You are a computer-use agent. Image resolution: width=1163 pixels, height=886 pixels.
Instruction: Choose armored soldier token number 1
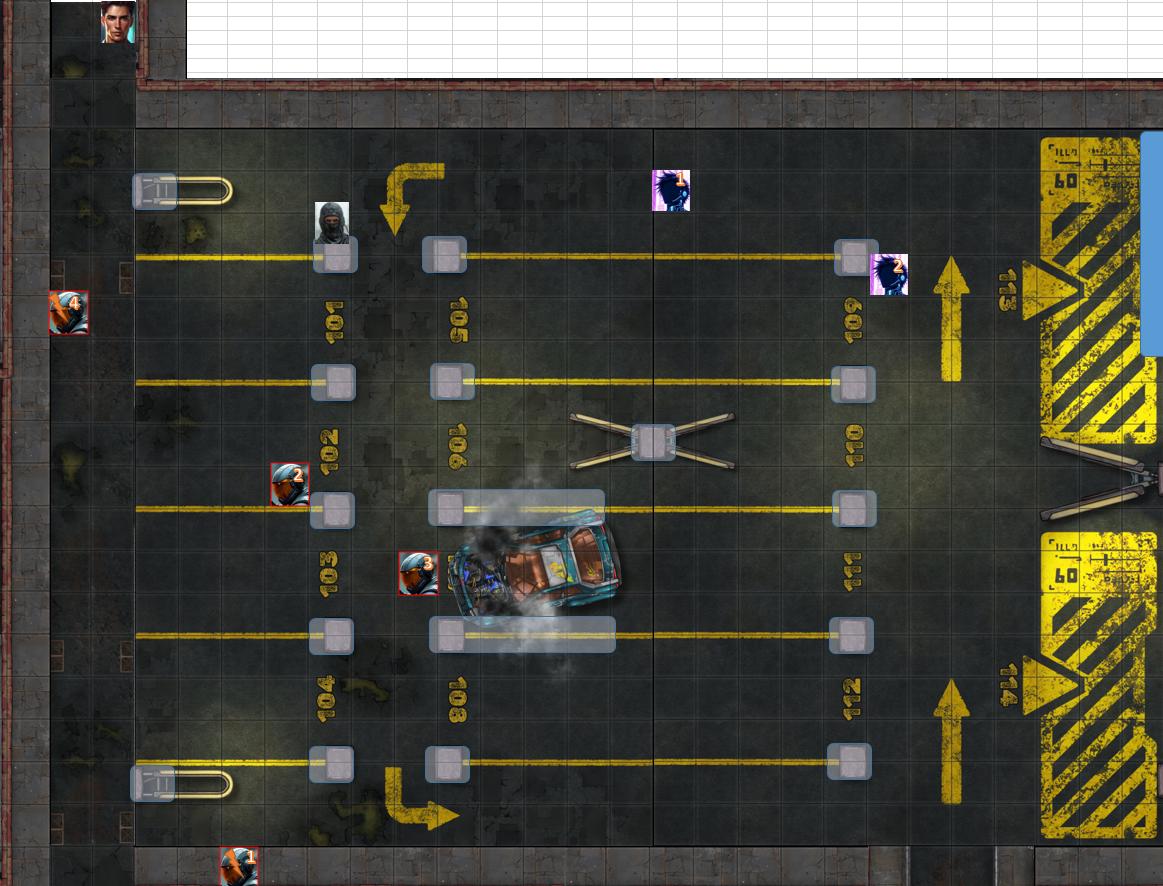pyautogui.click(x=239, y=865)
